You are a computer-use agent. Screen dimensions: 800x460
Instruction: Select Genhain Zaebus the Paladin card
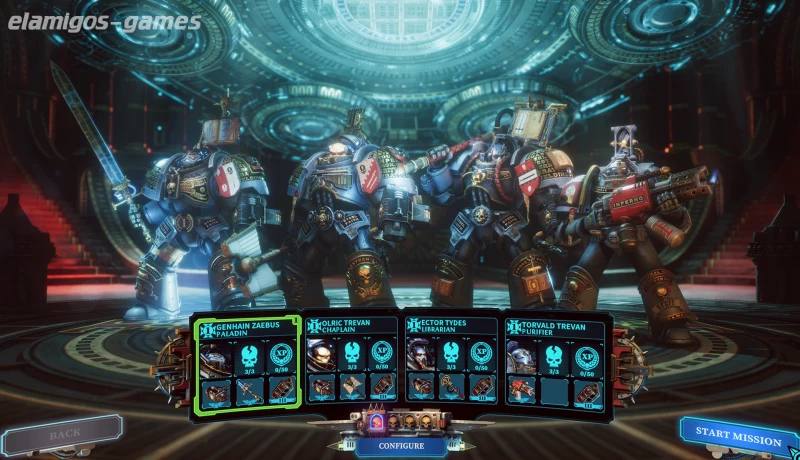247,327
